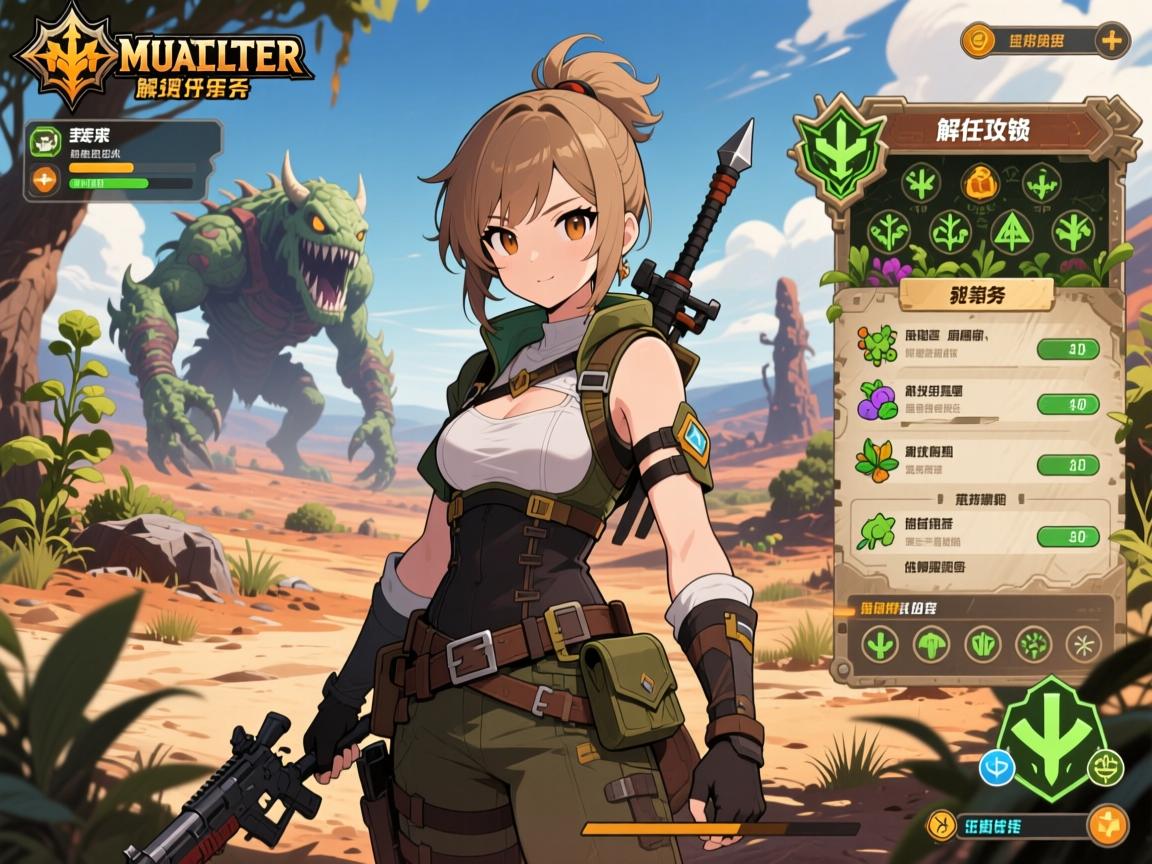Click the green button on the purple berries row

[x=1068, y=404]
